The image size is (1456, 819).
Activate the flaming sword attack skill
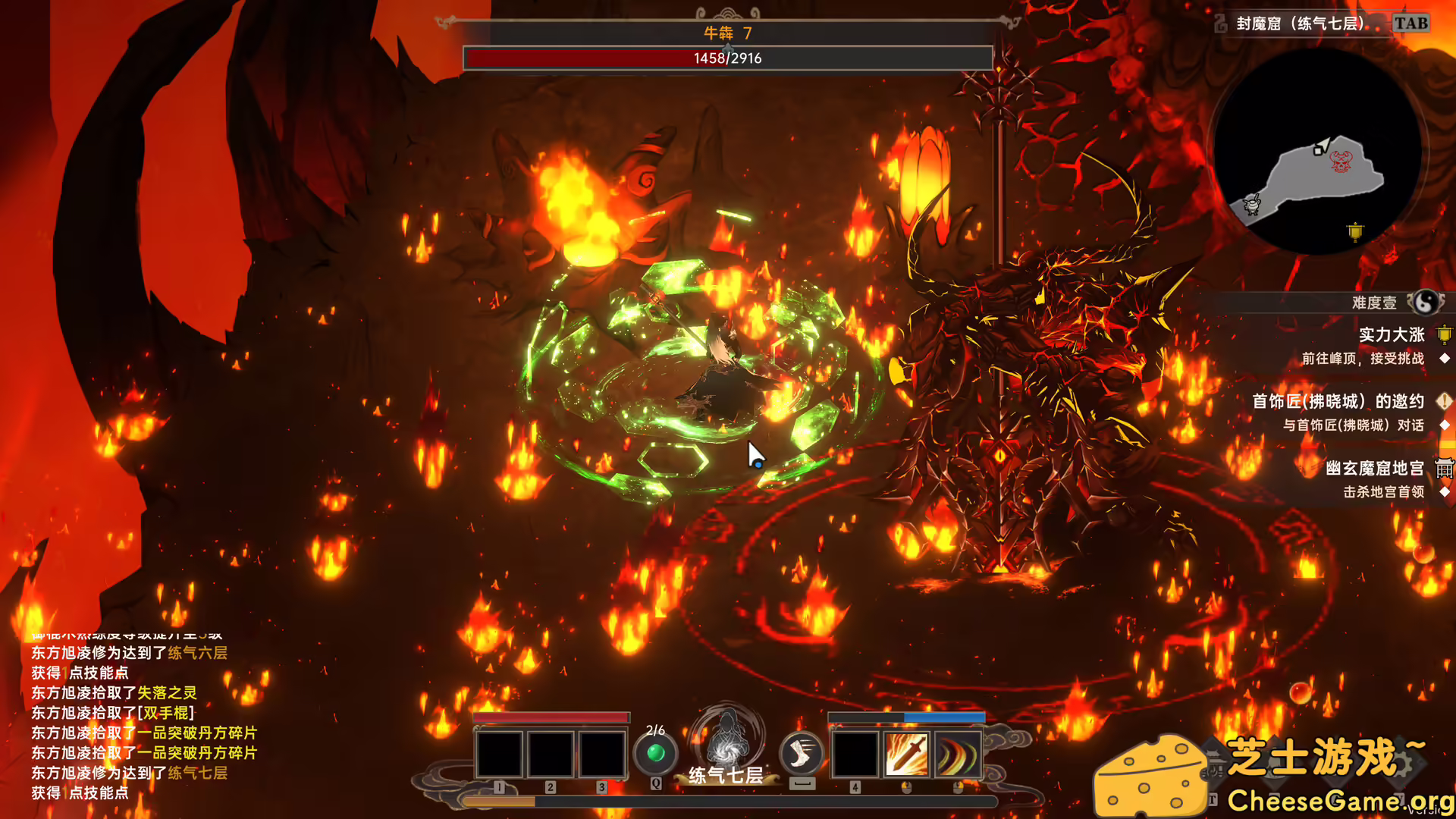click(x=907, y=755)
